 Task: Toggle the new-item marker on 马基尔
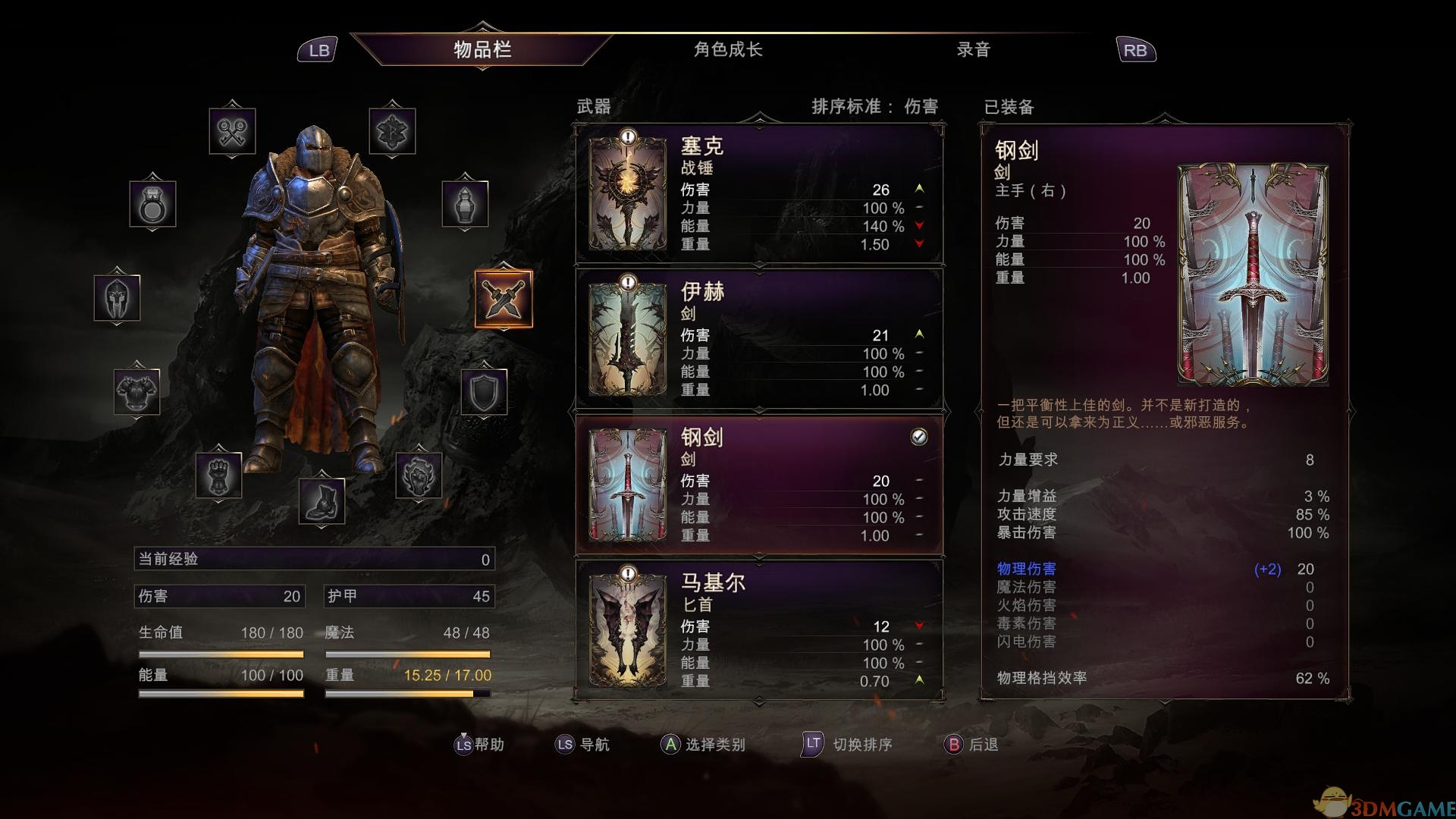pyautogui.click(x=626, y=575)
